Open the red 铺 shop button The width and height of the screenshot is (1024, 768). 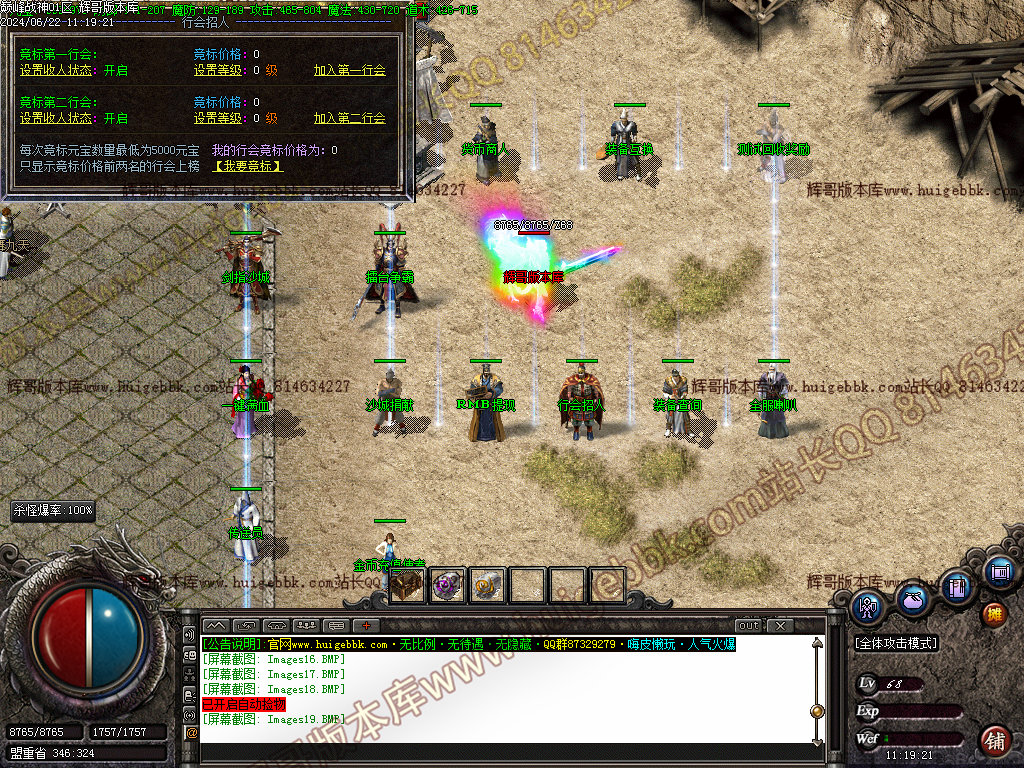pos(995,740)
